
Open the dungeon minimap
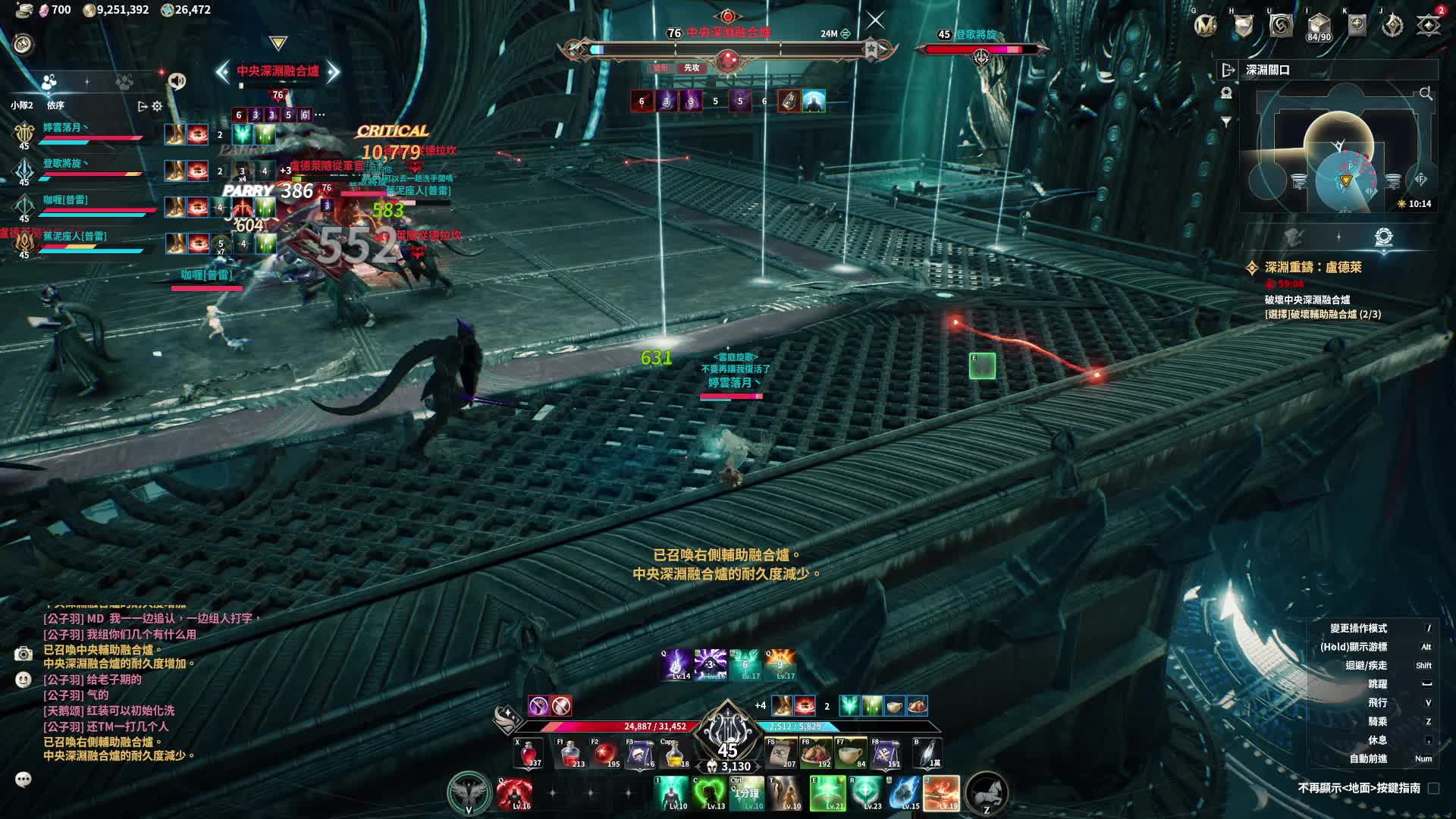coord(1339,152)
